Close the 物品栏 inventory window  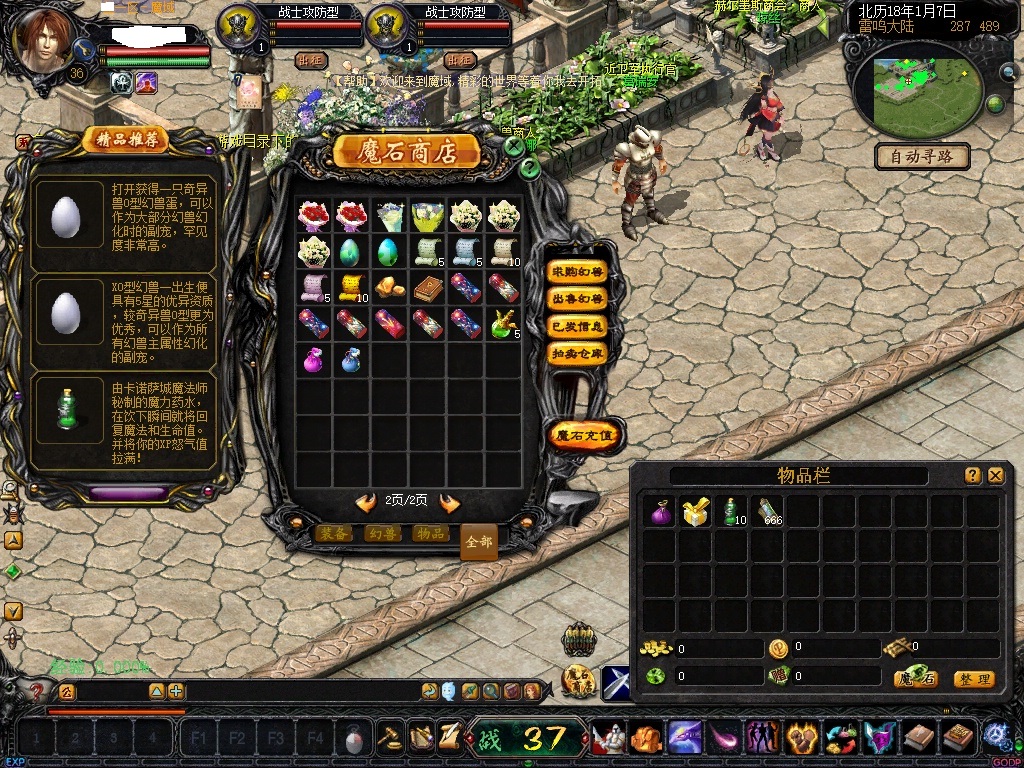[995, 476]
